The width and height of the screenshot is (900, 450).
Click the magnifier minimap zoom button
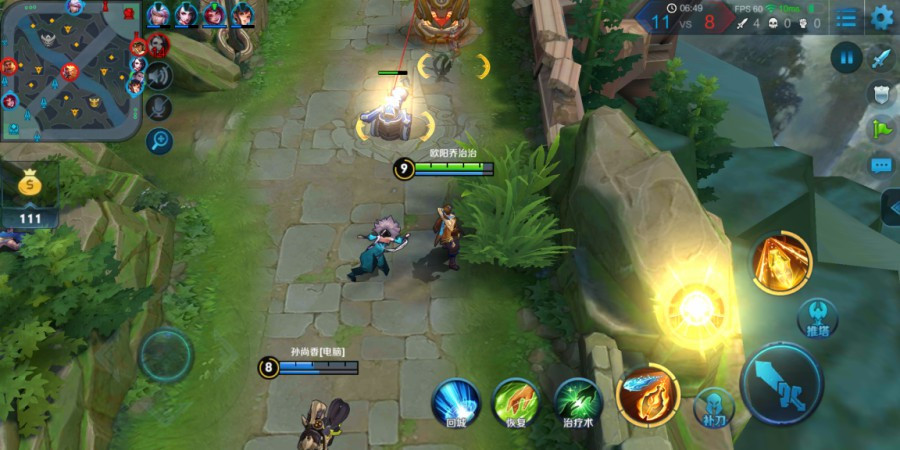[x=159, y=141]
